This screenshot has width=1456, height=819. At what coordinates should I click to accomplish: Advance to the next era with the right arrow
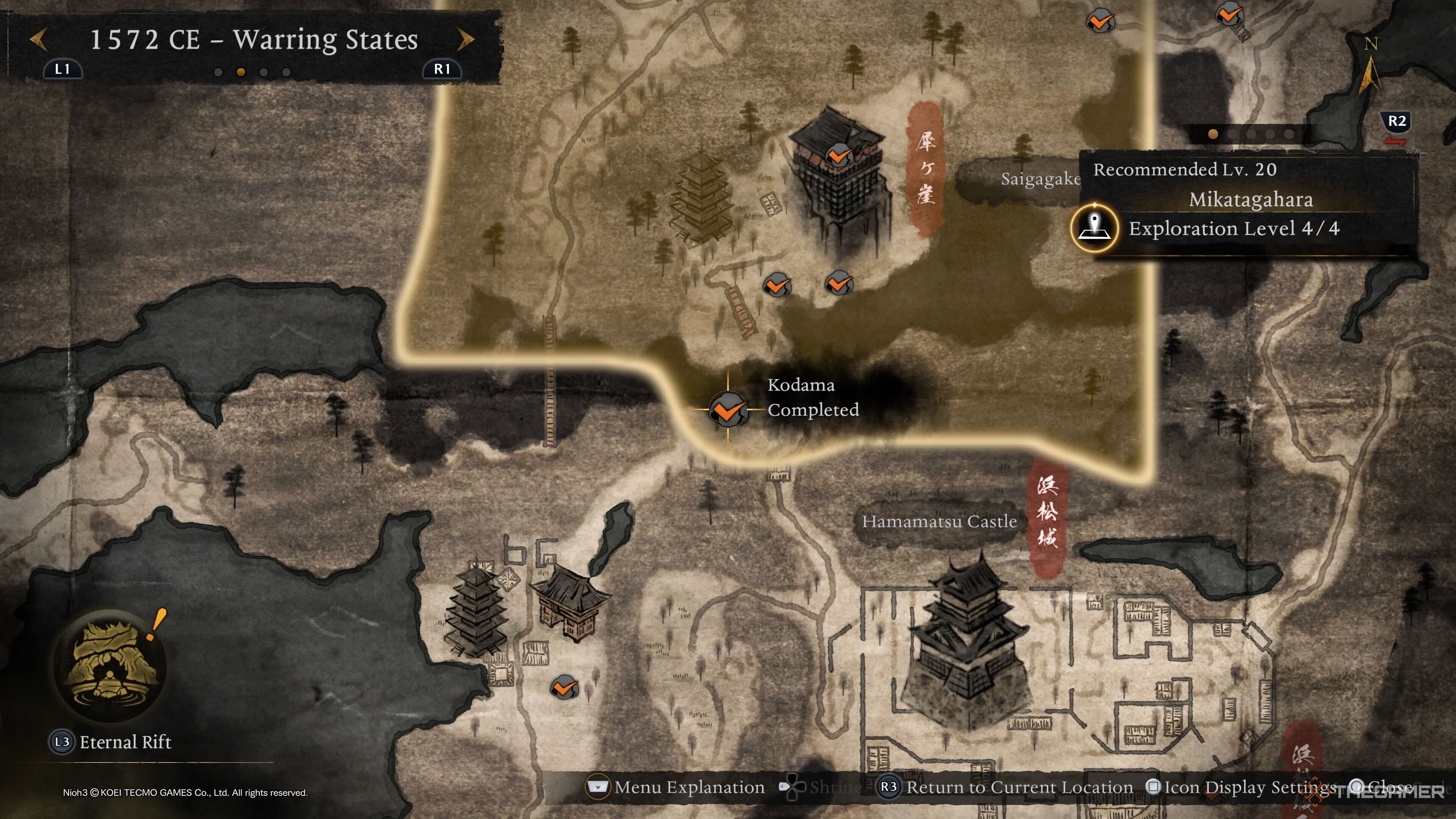click(465, 39)
